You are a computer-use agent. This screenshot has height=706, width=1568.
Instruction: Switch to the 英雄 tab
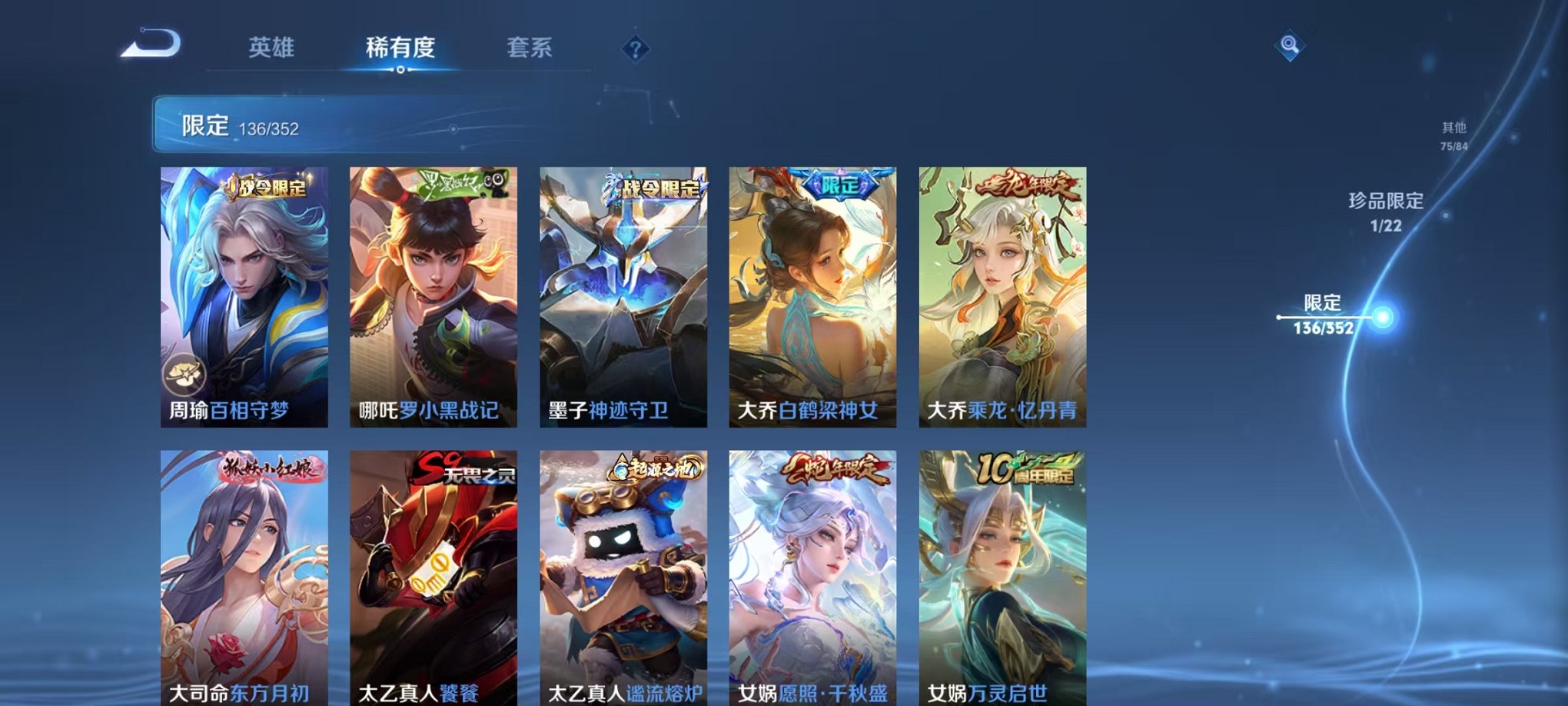click(x=273, y=48)
